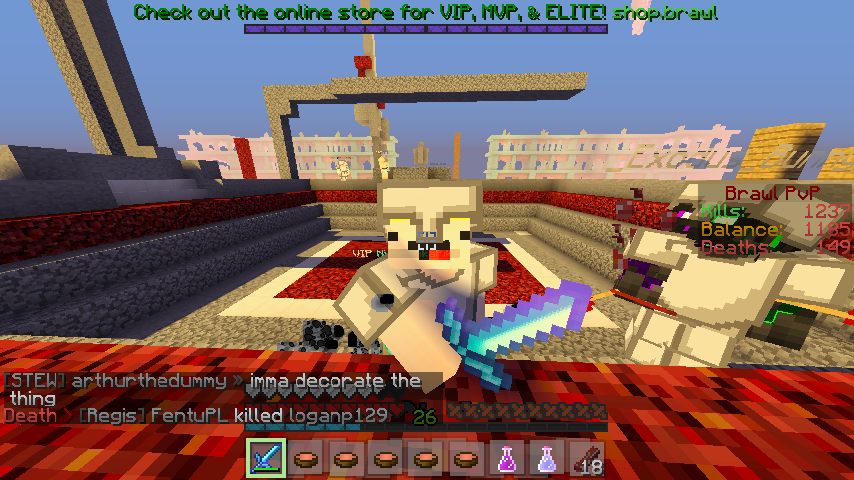Select the enchanted diamond sword hotbar slot

[x=266, y=459]
